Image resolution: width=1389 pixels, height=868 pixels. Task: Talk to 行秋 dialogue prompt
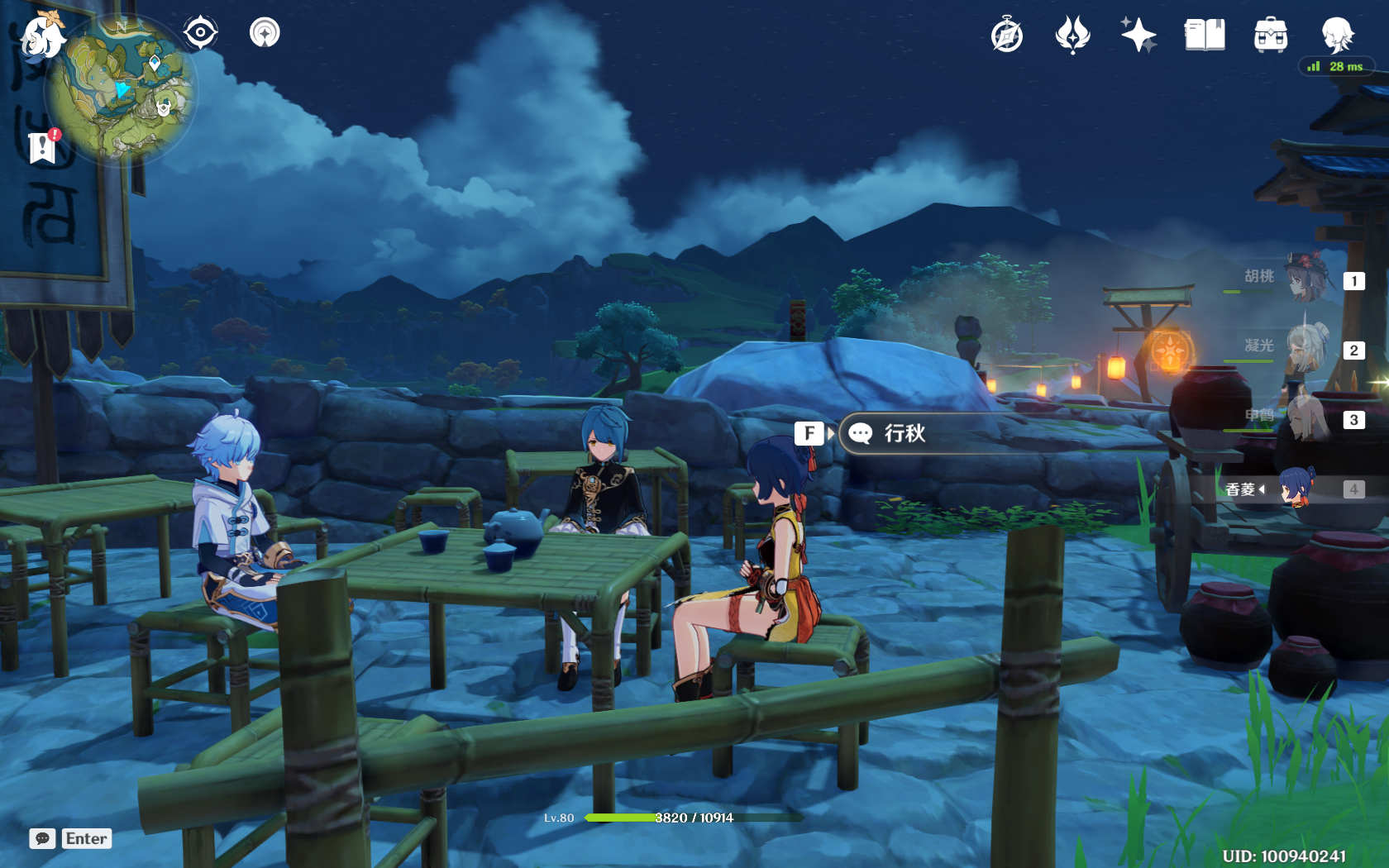pyautogui.click(x=905, y=433)
